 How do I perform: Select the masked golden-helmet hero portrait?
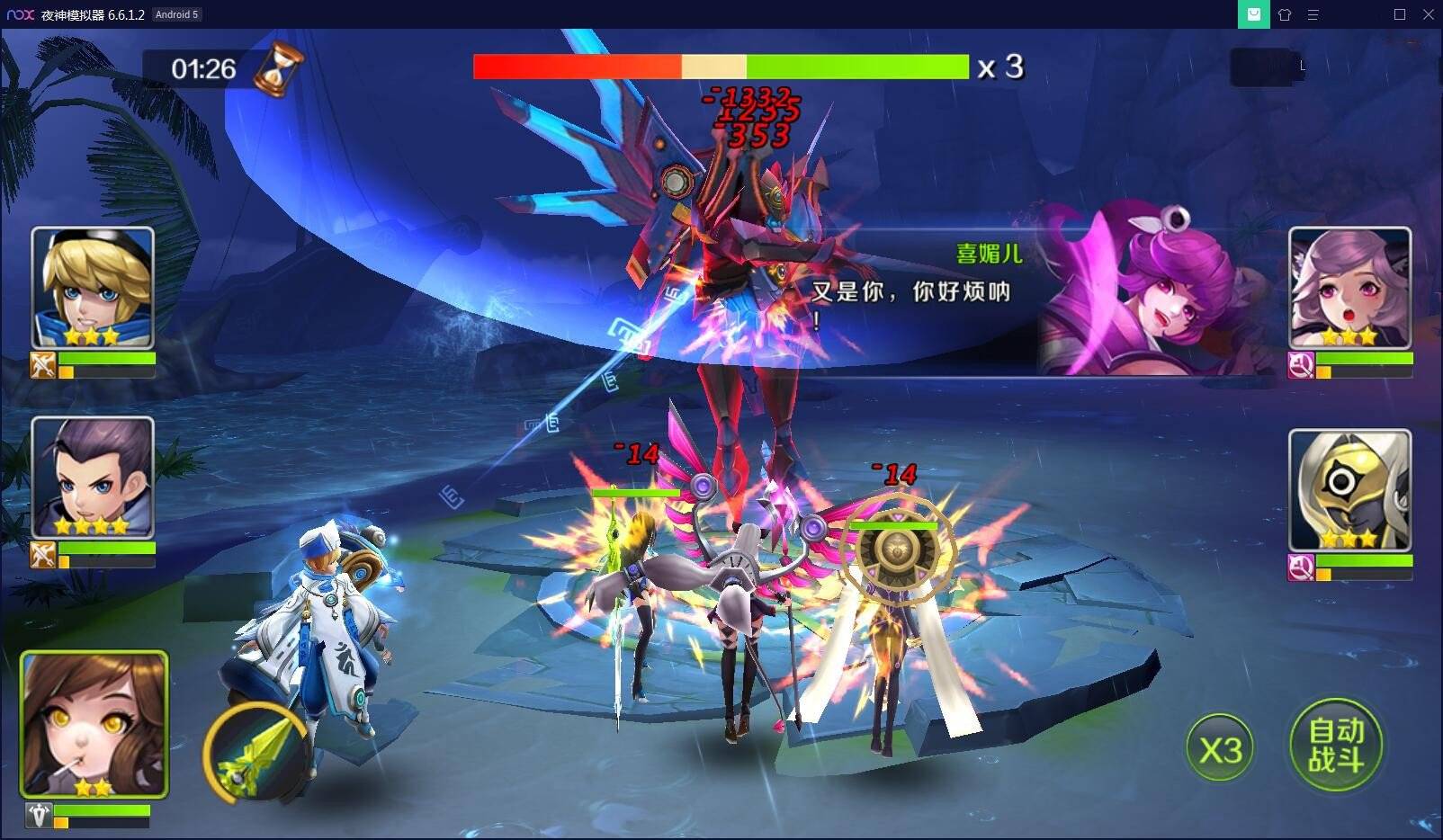(x=1349, y=488)
